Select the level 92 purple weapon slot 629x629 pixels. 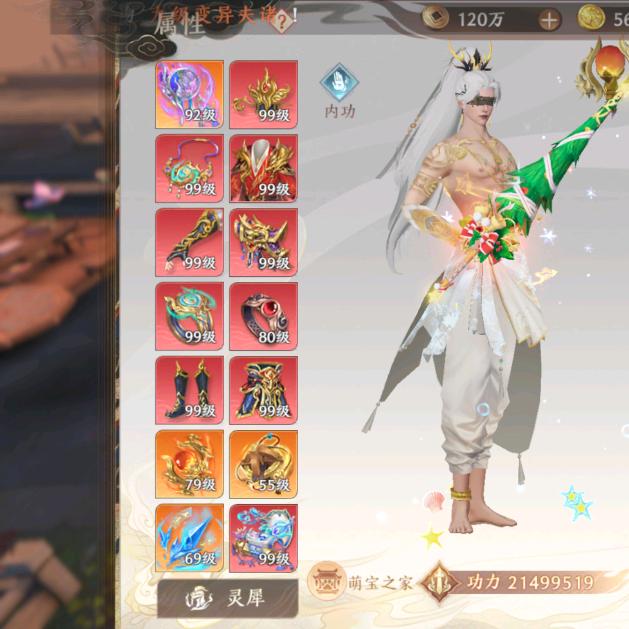[x=189, y=94]
